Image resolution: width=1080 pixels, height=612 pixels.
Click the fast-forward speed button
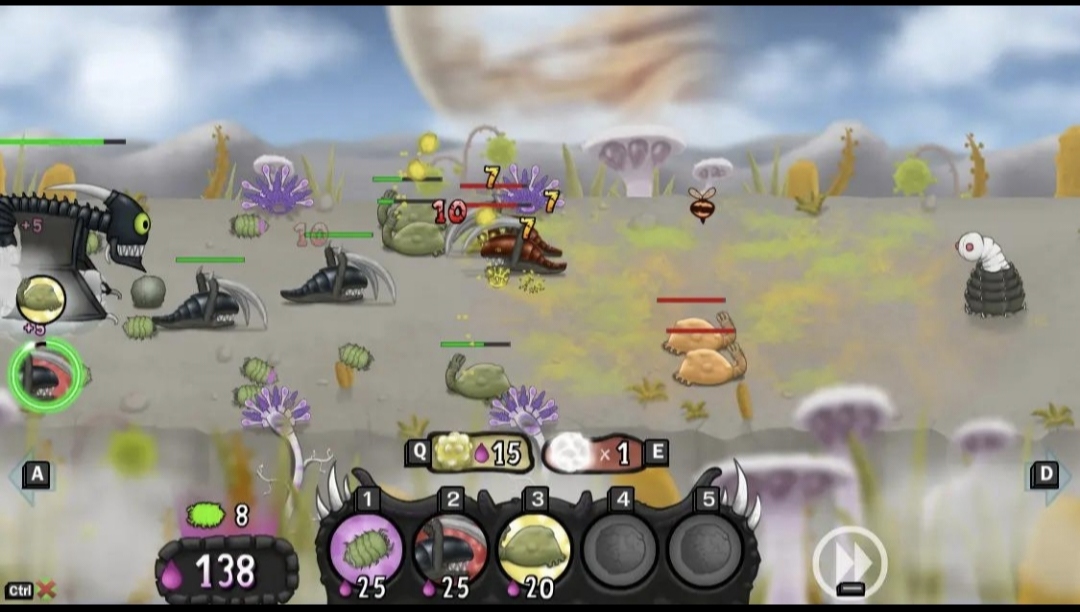tap(849, 562)
